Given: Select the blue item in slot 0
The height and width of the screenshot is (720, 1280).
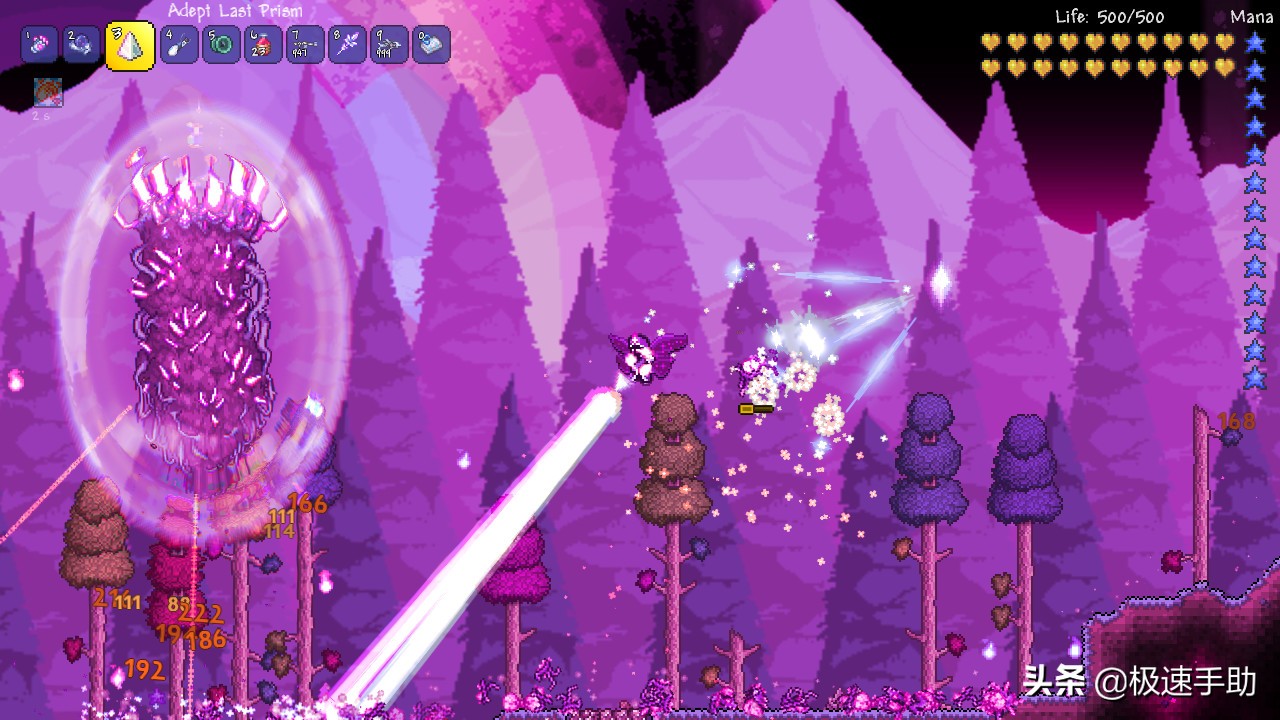Looking at the screenshot, I should tap(431, 45).
